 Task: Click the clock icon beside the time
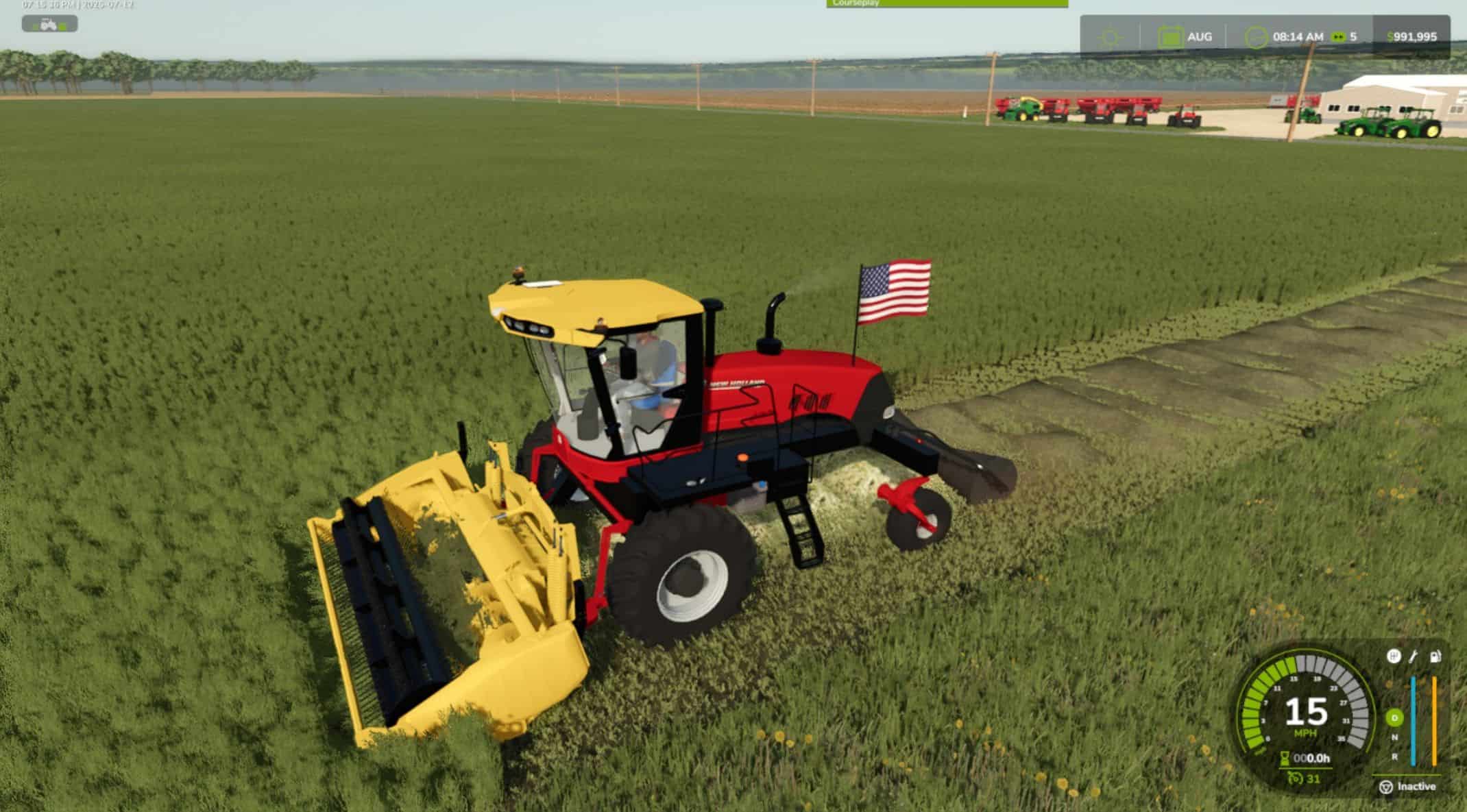pos(1256,37)
